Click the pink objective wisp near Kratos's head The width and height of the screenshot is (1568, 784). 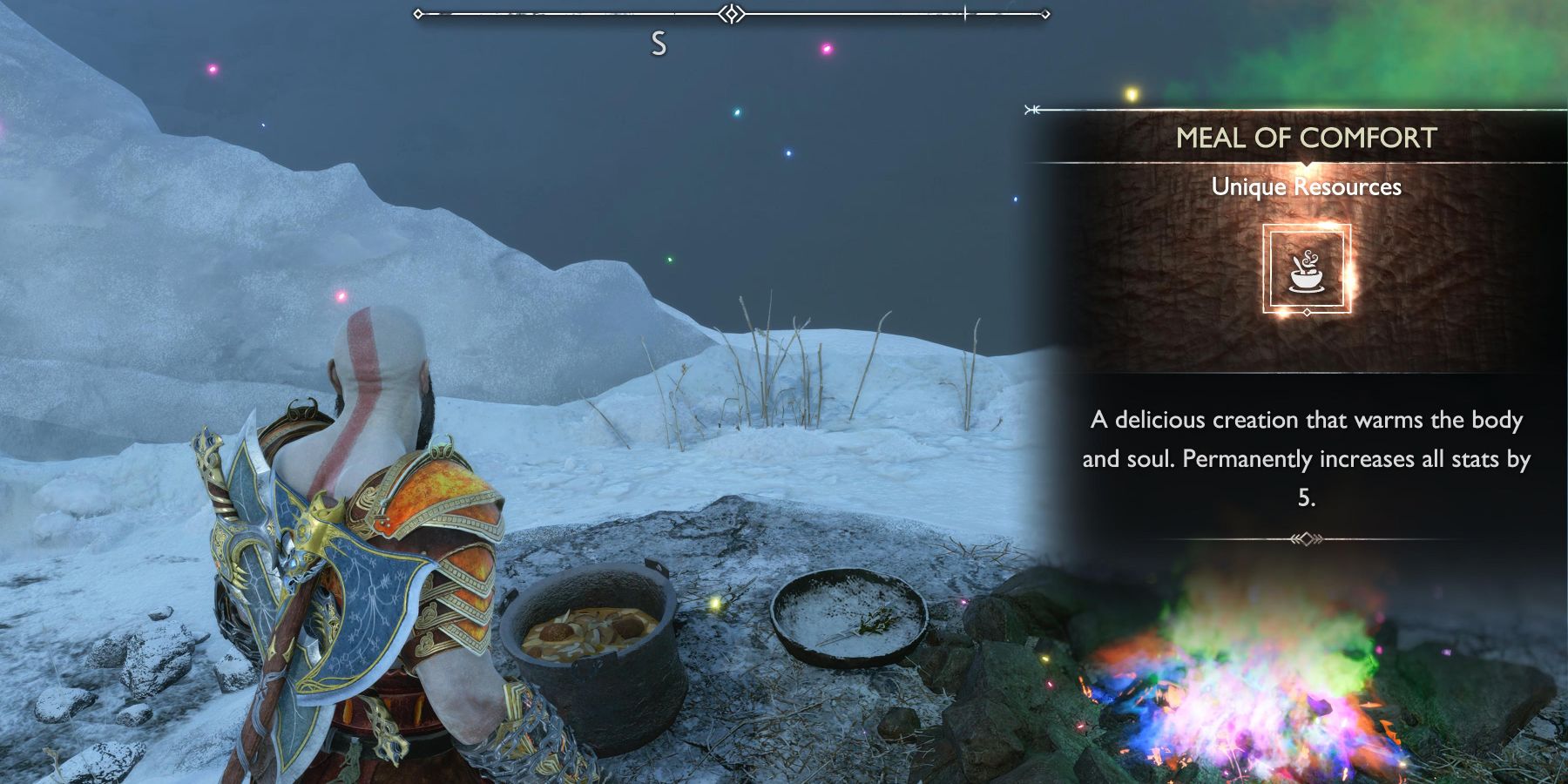pos(338,296)
